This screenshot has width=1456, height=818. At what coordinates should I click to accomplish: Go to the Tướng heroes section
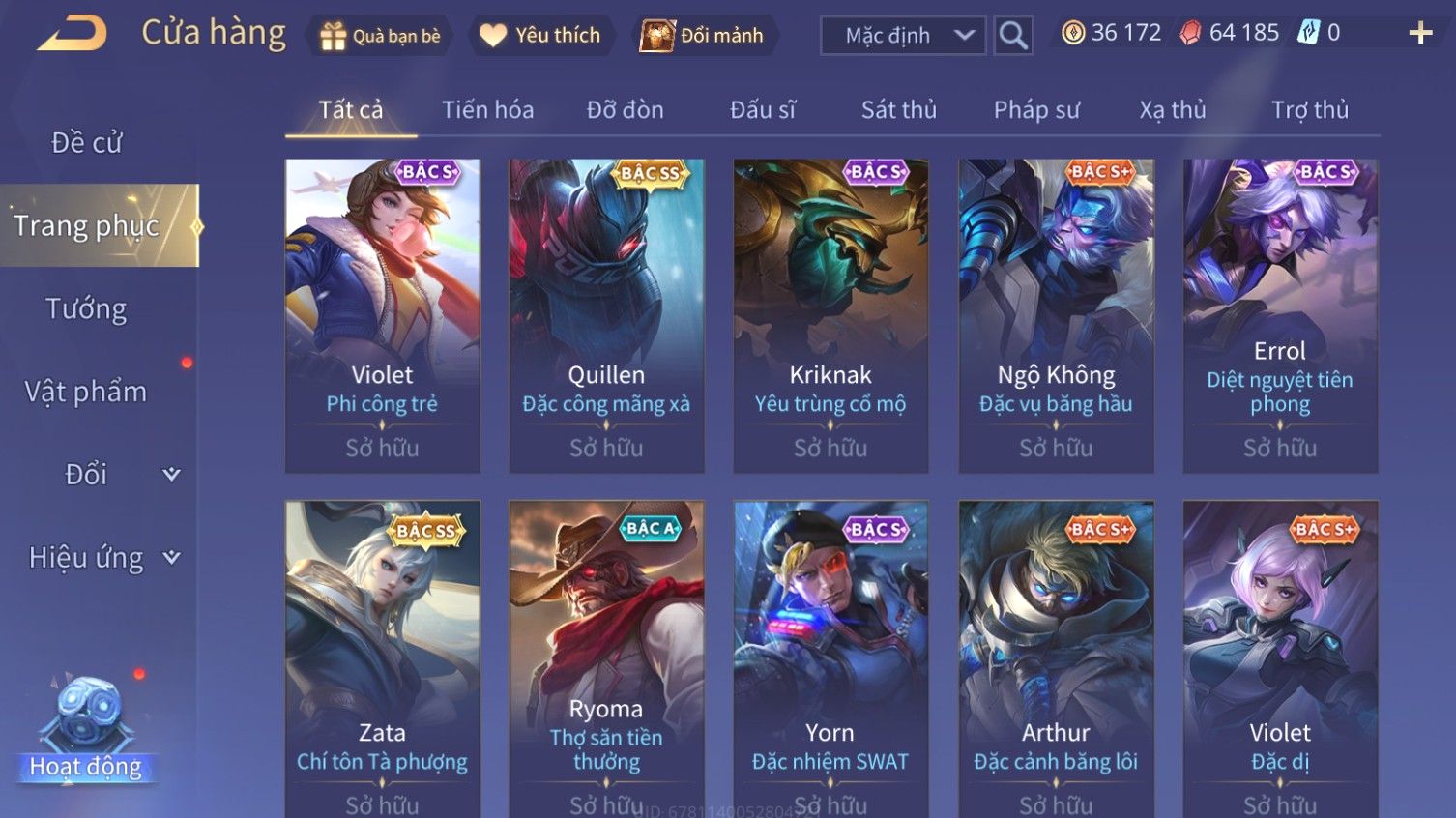click(86, 309)
